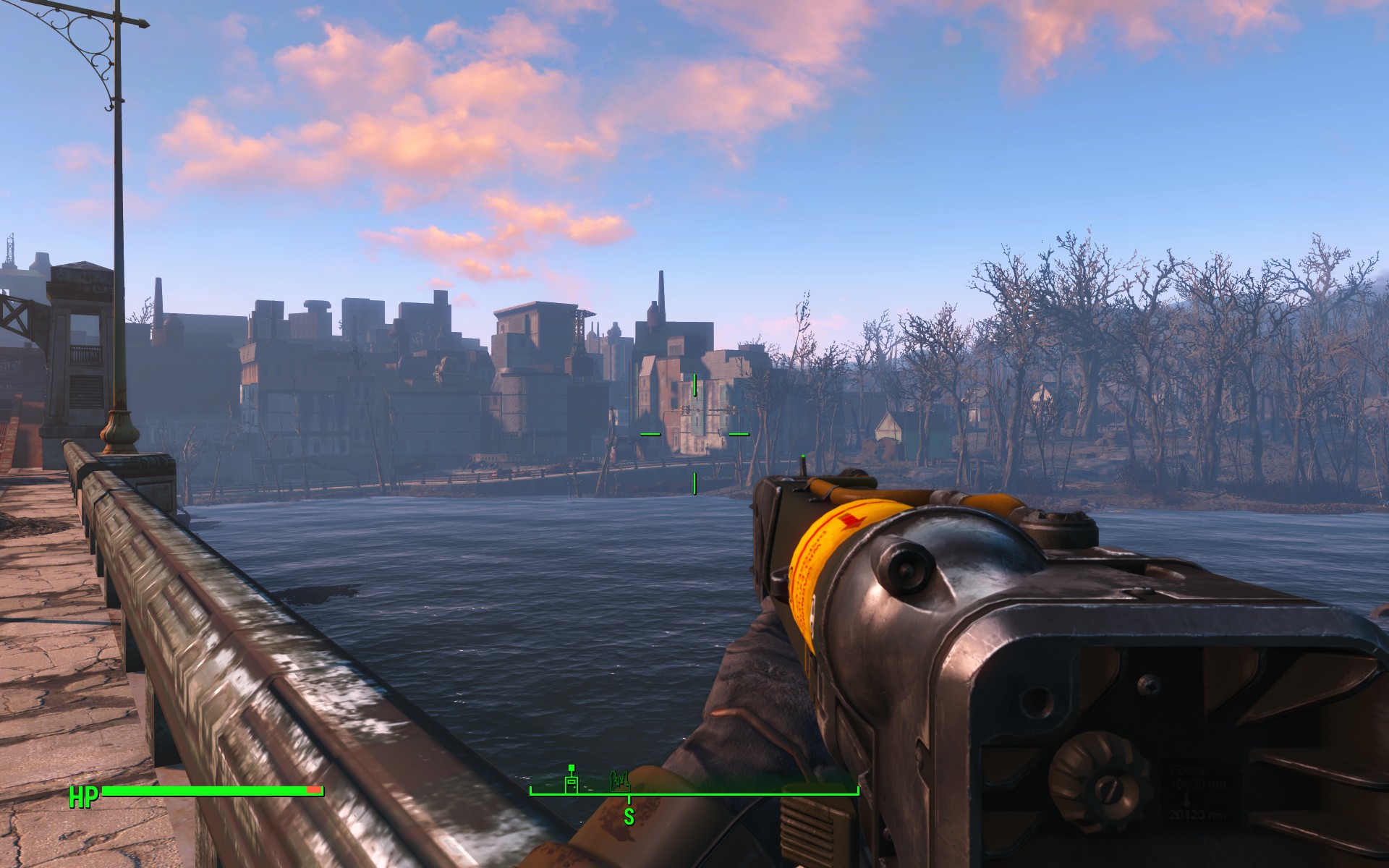The height and width of the screenshot is (868, 1389).
Task: Select the ruined city marker on the compass
Action: coord(620,780)
